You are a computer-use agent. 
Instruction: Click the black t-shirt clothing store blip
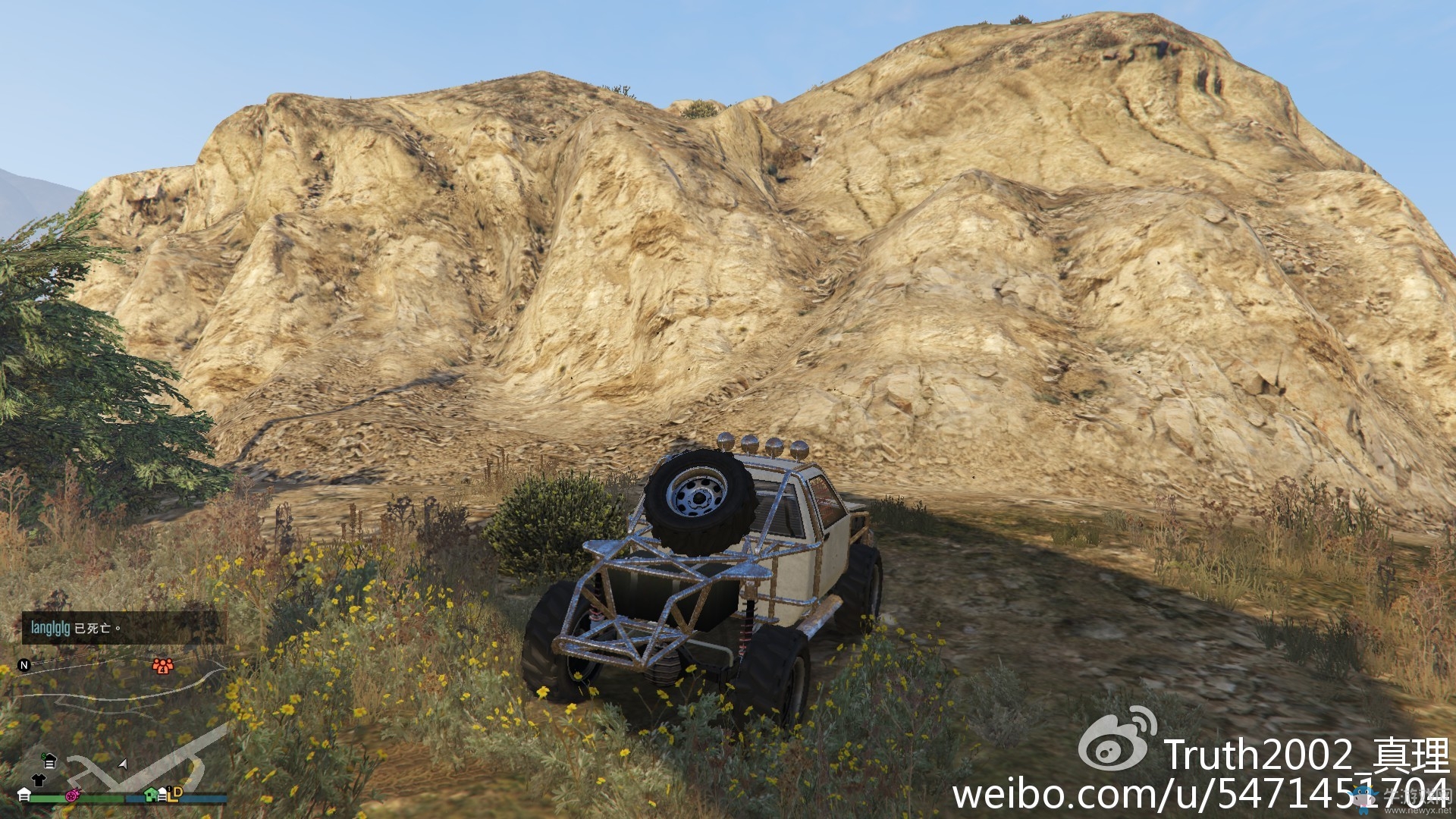[37, 779]
